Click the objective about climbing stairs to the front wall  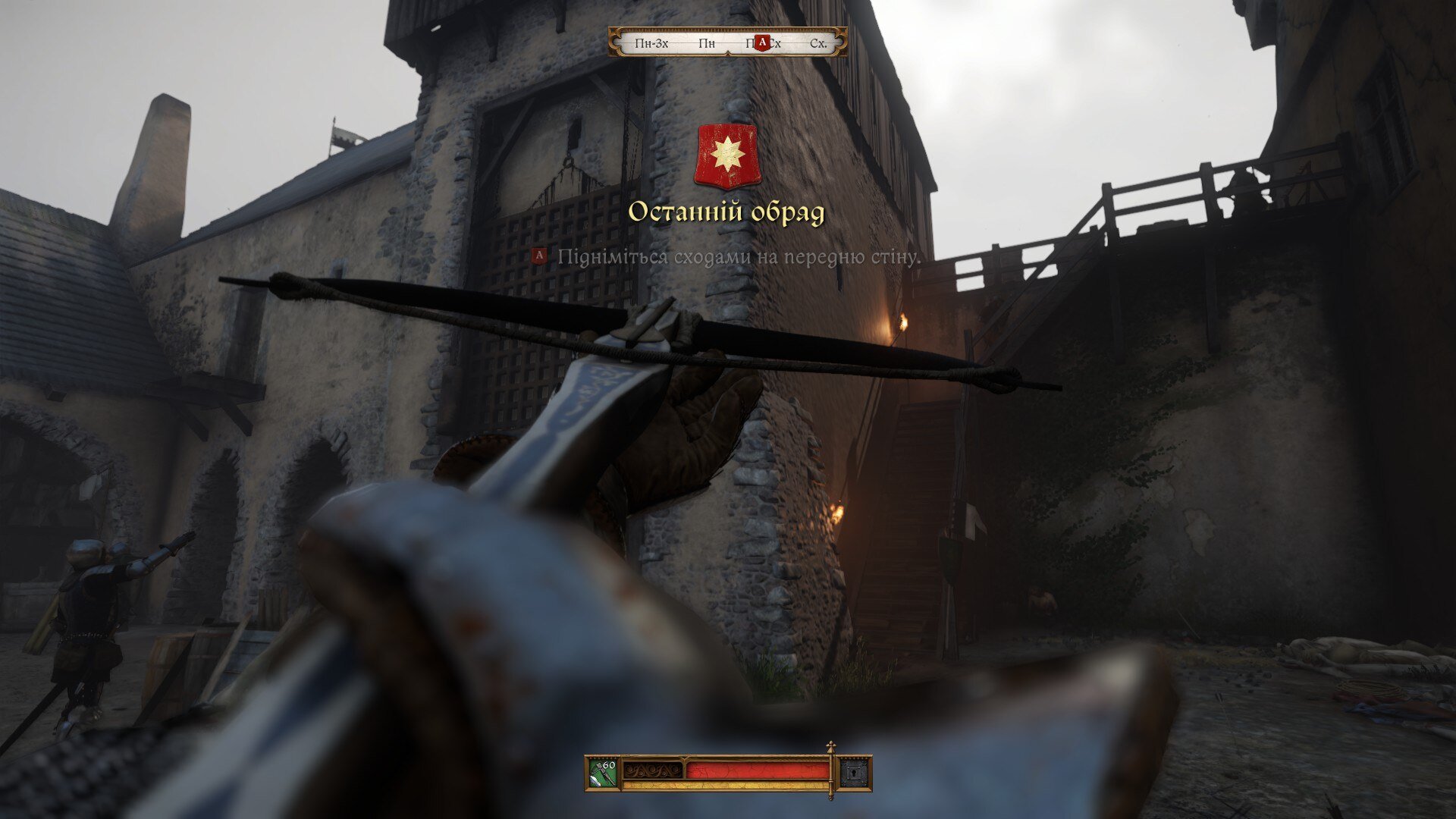[x=738, y=257]
